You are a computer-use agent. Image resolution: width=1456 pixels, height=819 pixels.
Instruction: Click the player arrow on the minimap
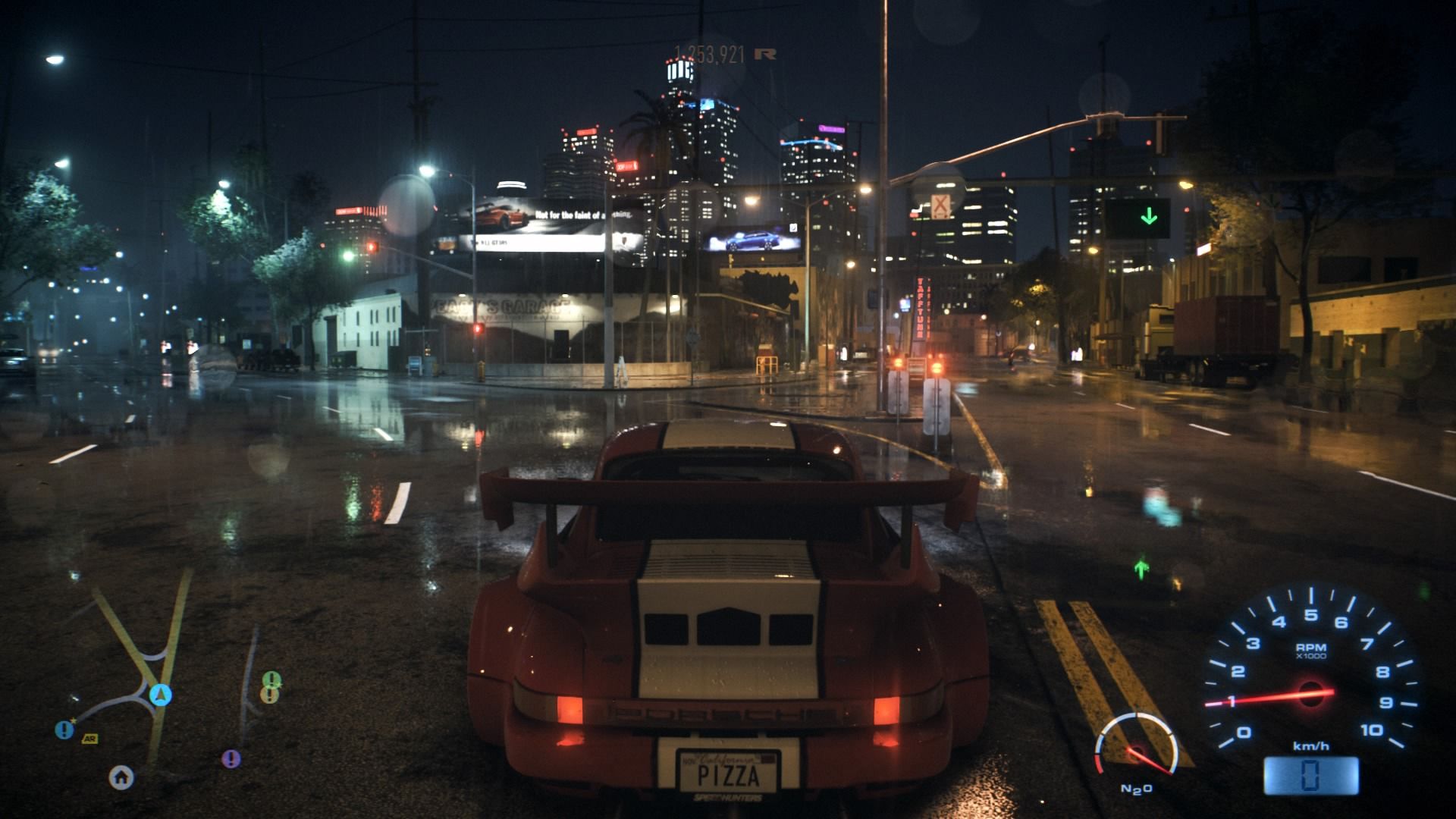161,694
